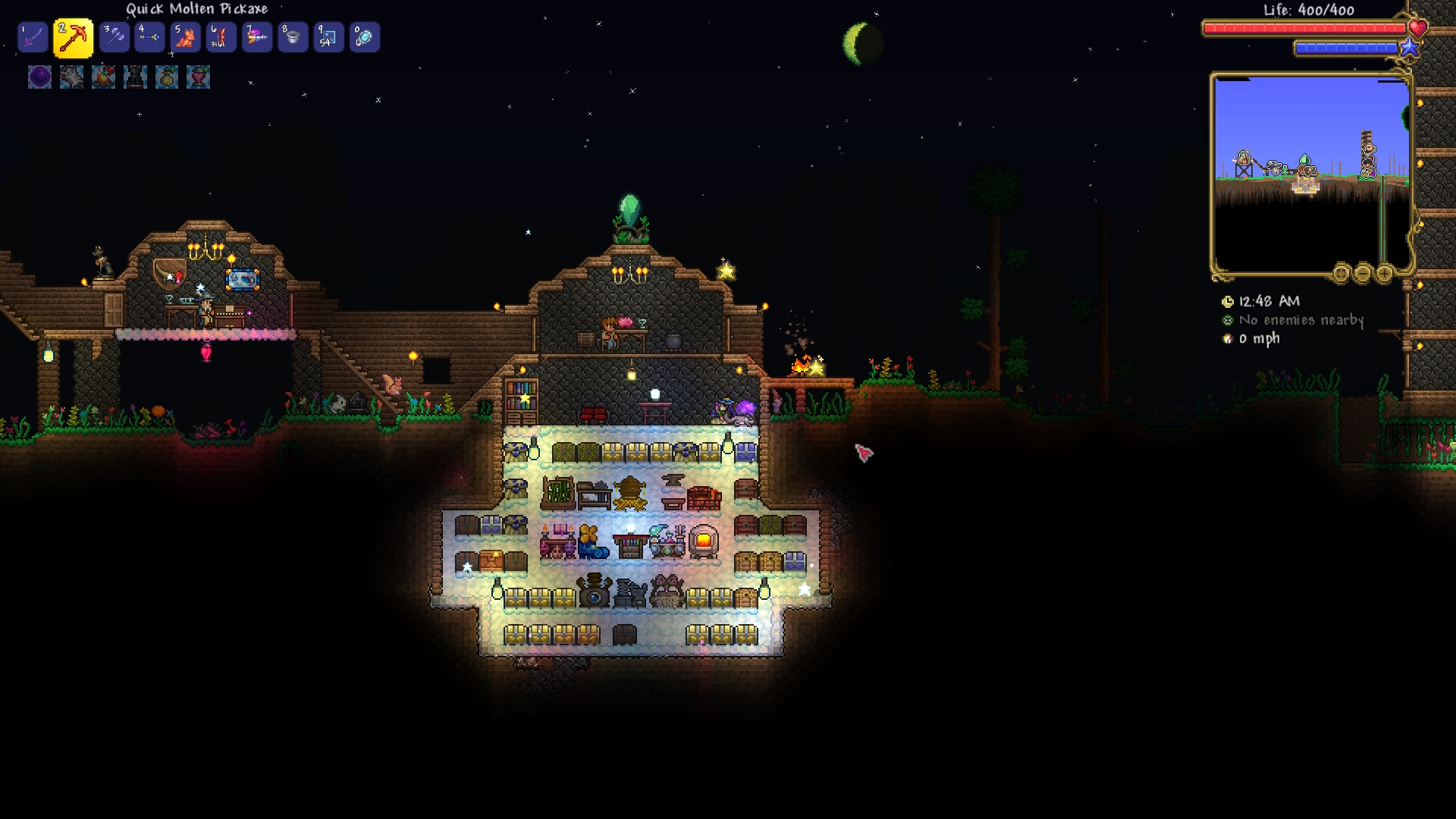Click the red heart lantern buff icon

(199, 77)
